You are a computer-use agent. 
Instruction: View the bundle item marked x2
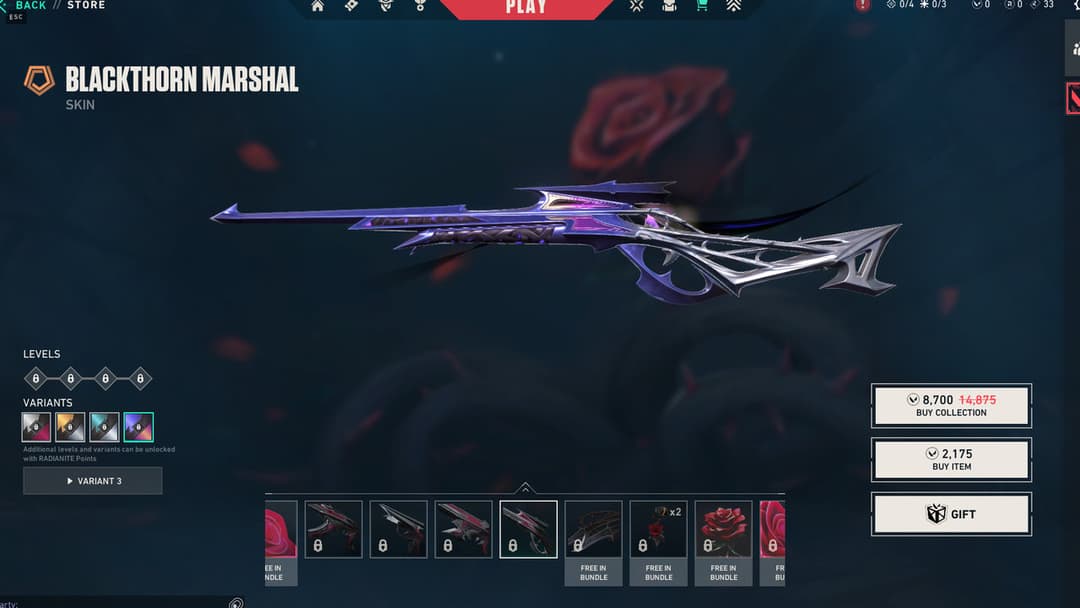tap(658, 529)
